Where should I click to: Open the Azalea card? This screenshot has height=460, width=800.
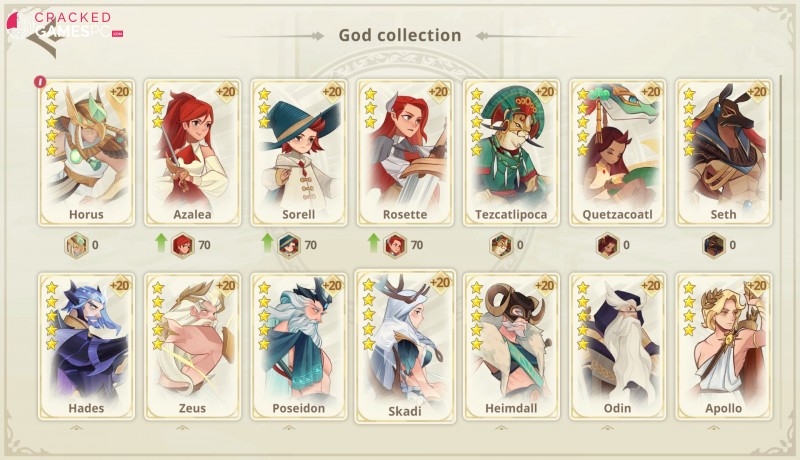click(x=193, y=150)
